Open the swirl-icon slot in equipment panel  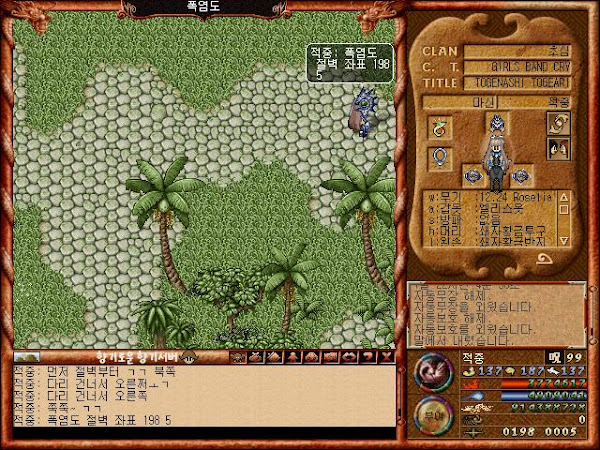(557, 122)
